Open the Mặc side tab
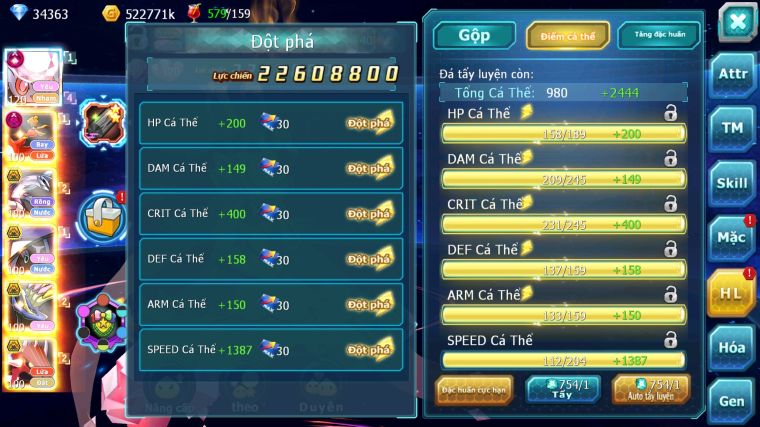 pos(733,238)
